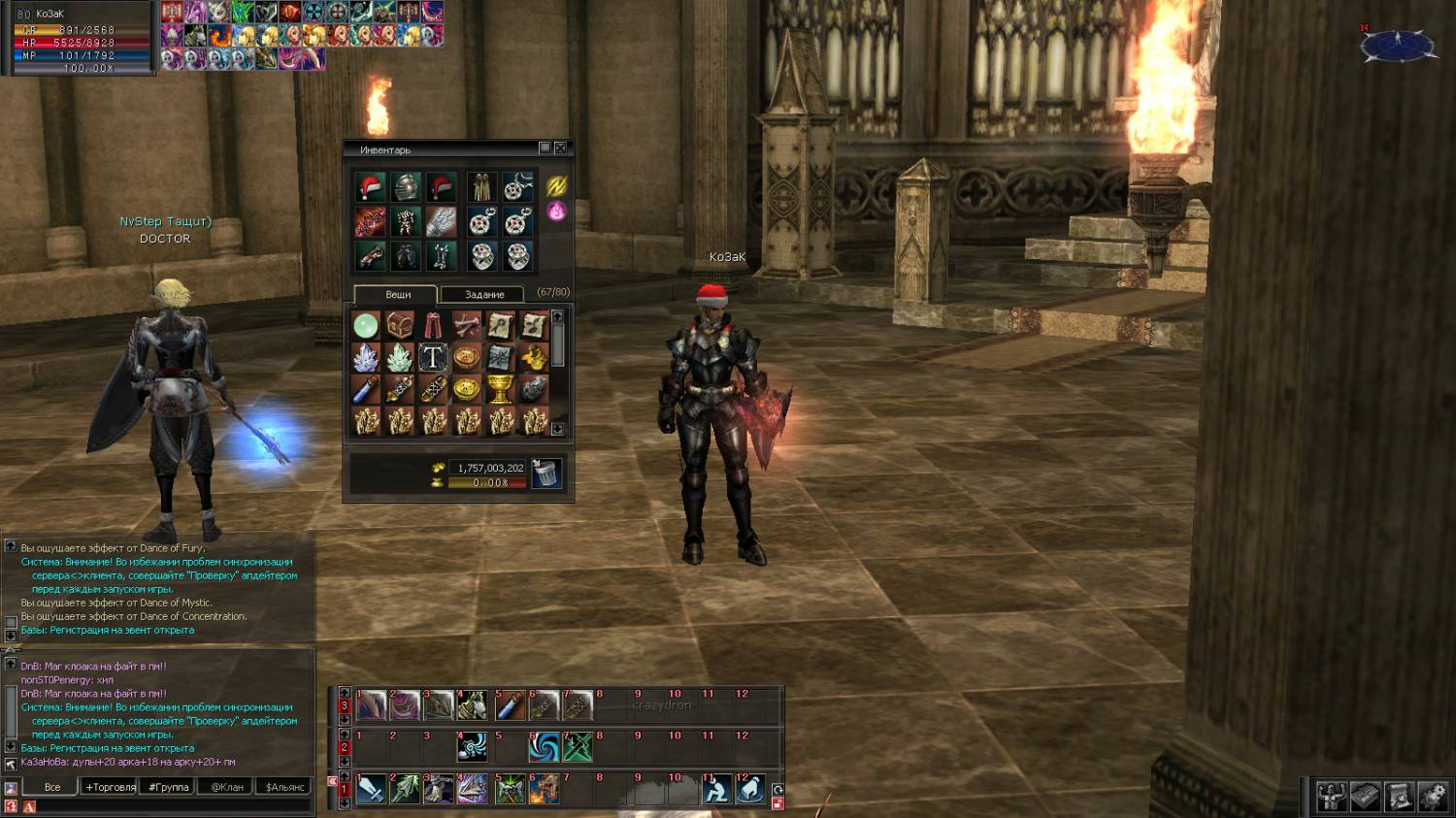This screenshot has width=1456, height=818.
Task: Activate the sit down action icon
Action: click(716, 790)
